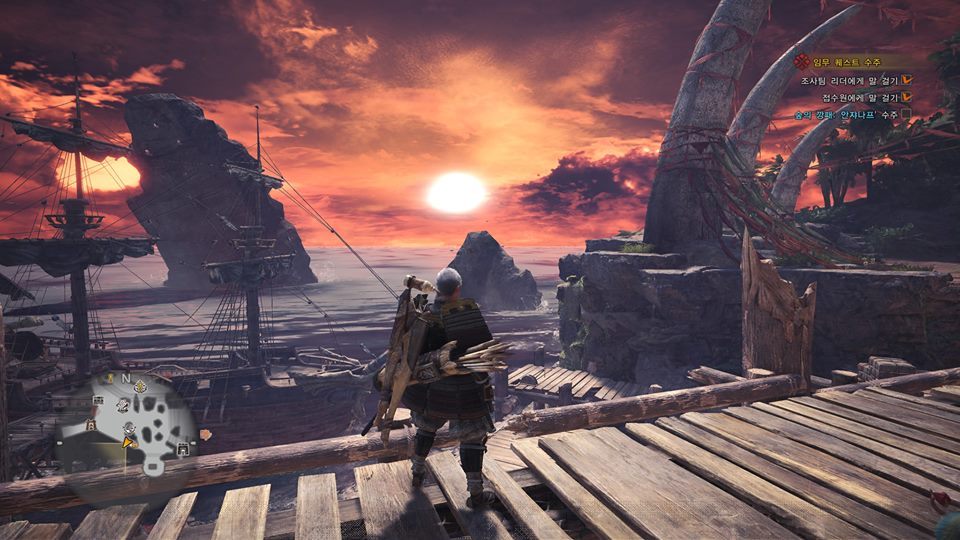Select the '접수원에게 말 걸기' objective
The height and width of the screenshot is (540, 960).
point(858,96)
